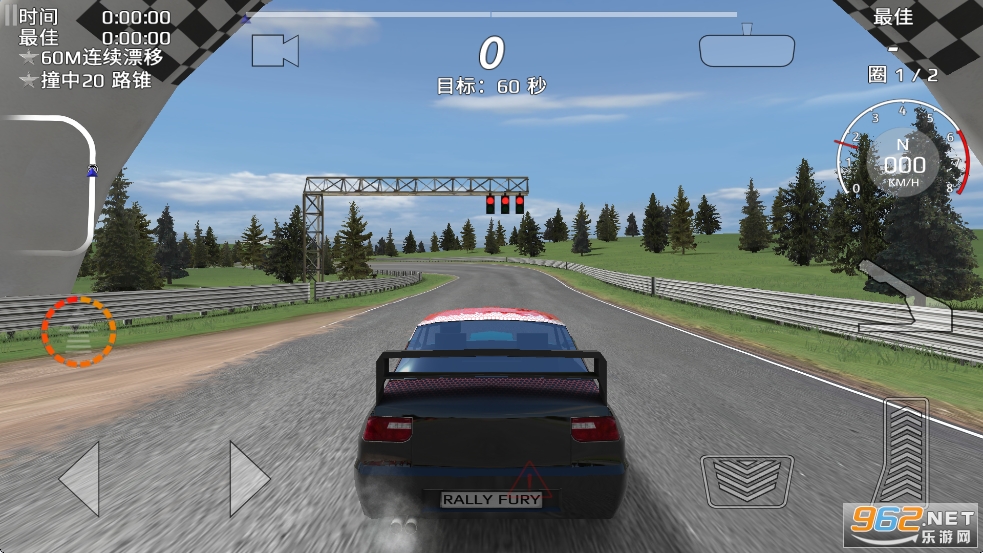983x553 pixels.
Task: Switch the camera view
Action: (x=275, y=50)
